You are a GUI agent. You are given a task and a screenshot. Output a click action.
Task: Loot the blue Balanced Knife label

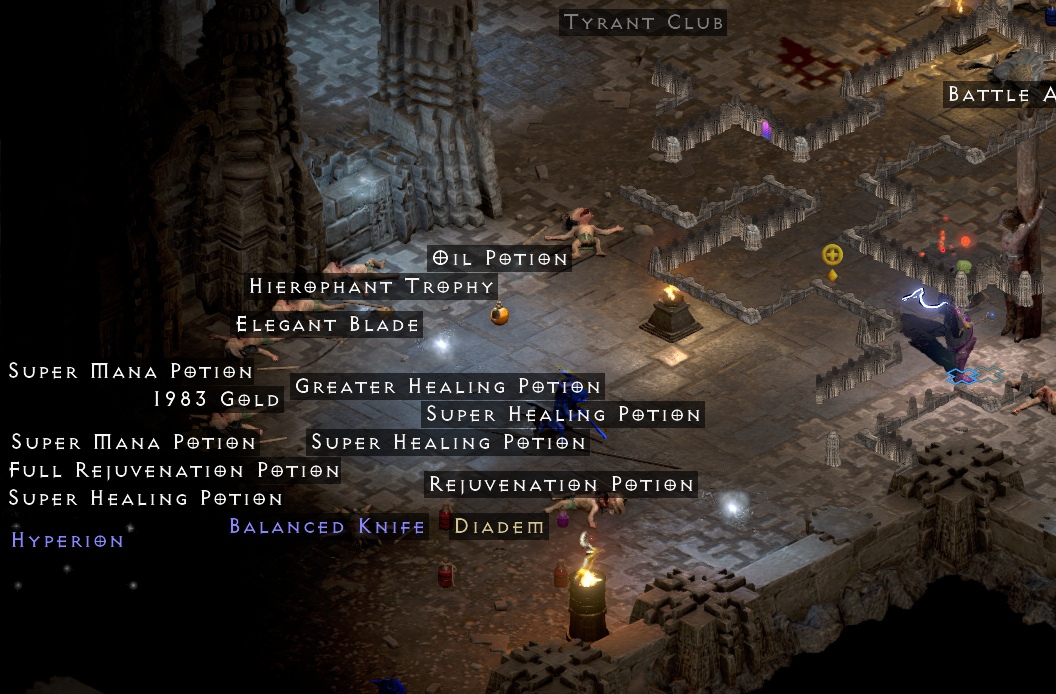(x=328, y=526)
